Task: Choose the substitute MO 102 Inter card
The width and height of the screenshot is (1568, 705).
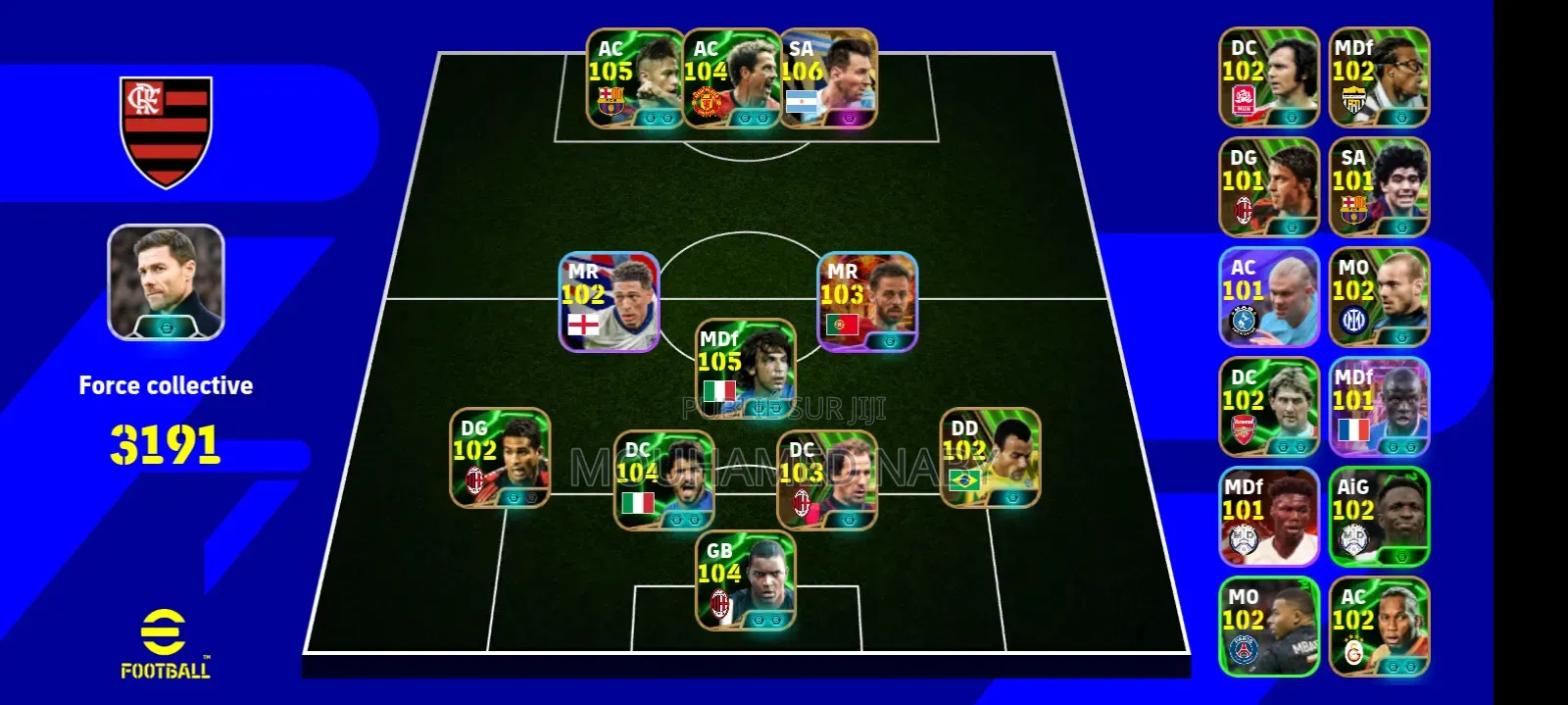Action: [1379, 297]
